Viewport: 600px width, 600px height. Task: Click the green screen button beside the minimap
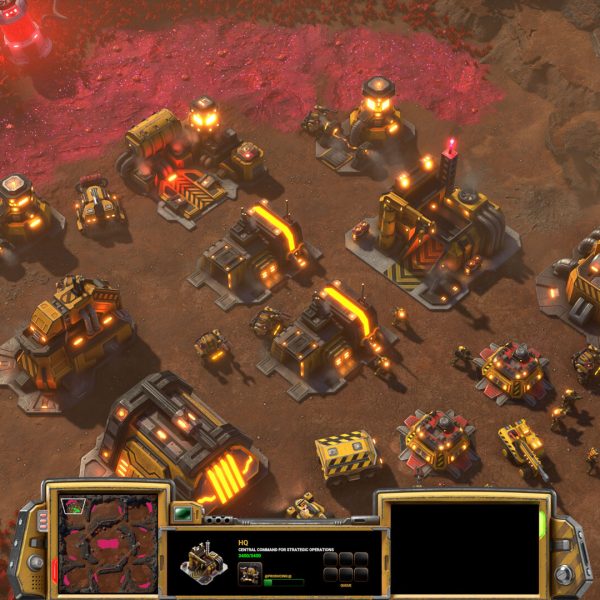(x=182, y=515)
